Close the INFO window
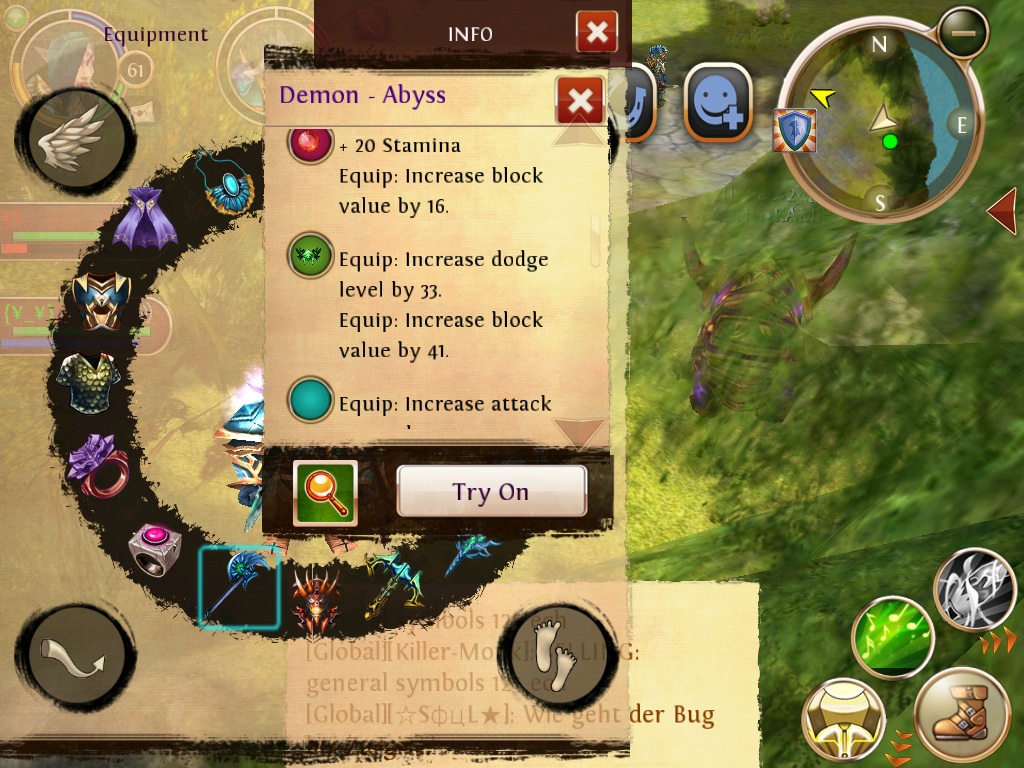 pyautogui.click(x=596, y=33)
